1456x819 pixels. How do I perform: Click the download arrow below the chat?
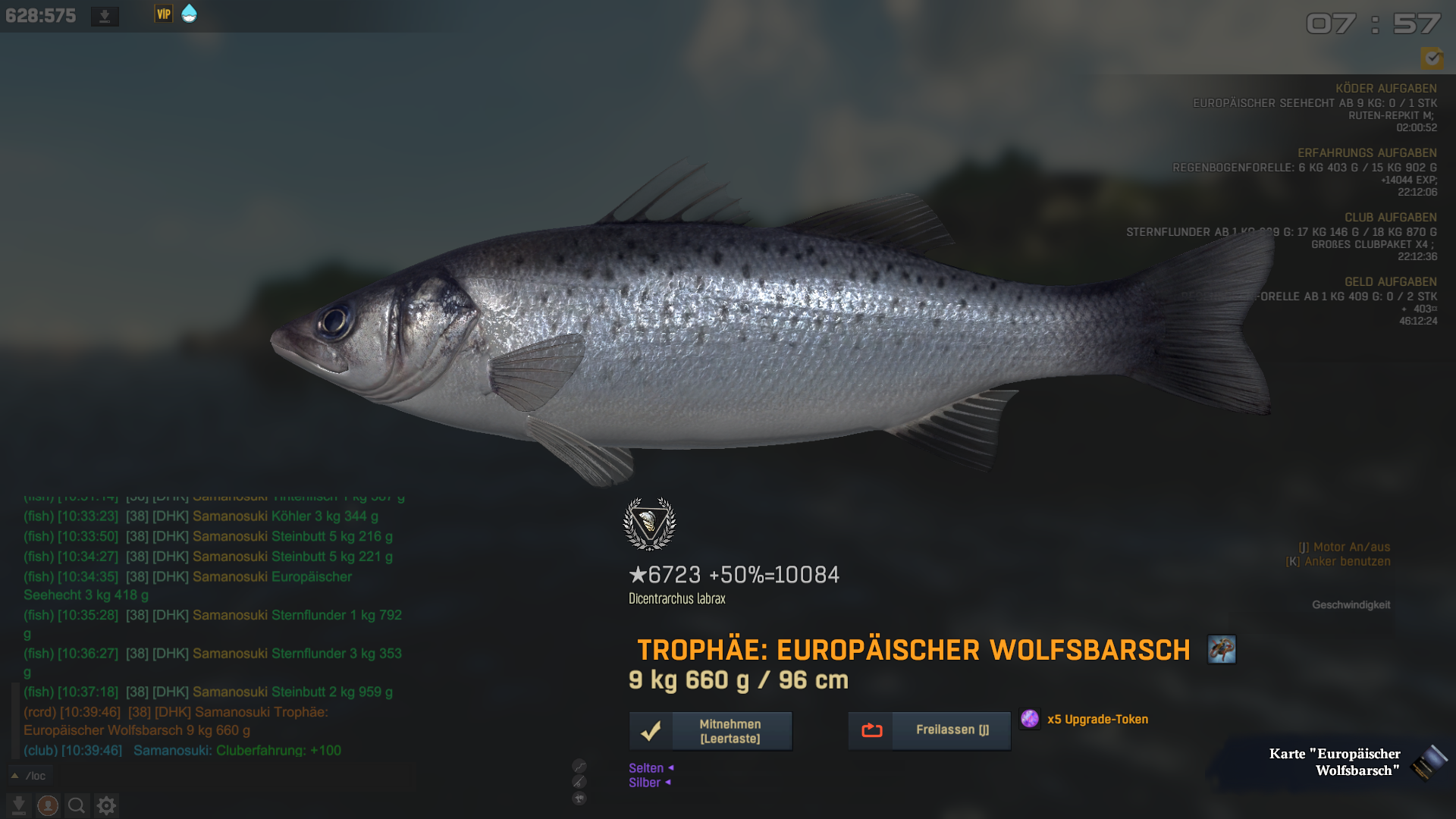coord(19,805)
